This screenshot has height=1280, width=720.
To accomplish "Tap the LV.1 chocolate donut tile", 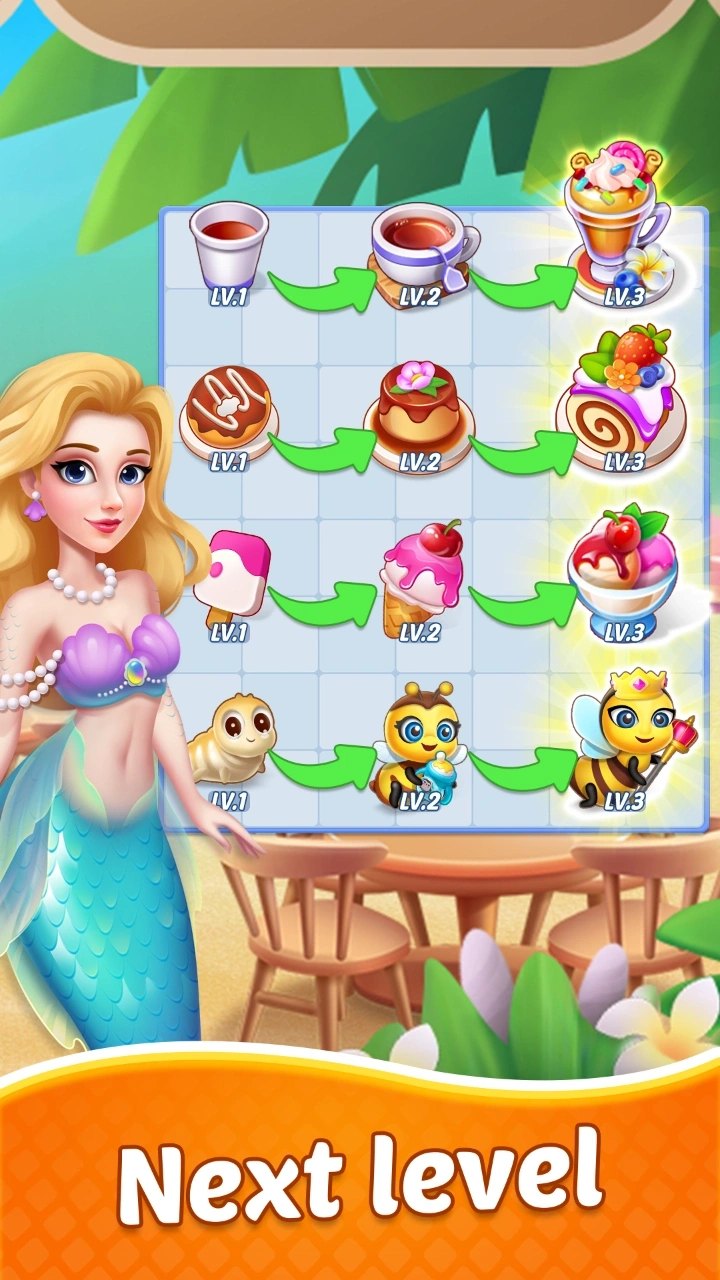I will coord(226,410).
